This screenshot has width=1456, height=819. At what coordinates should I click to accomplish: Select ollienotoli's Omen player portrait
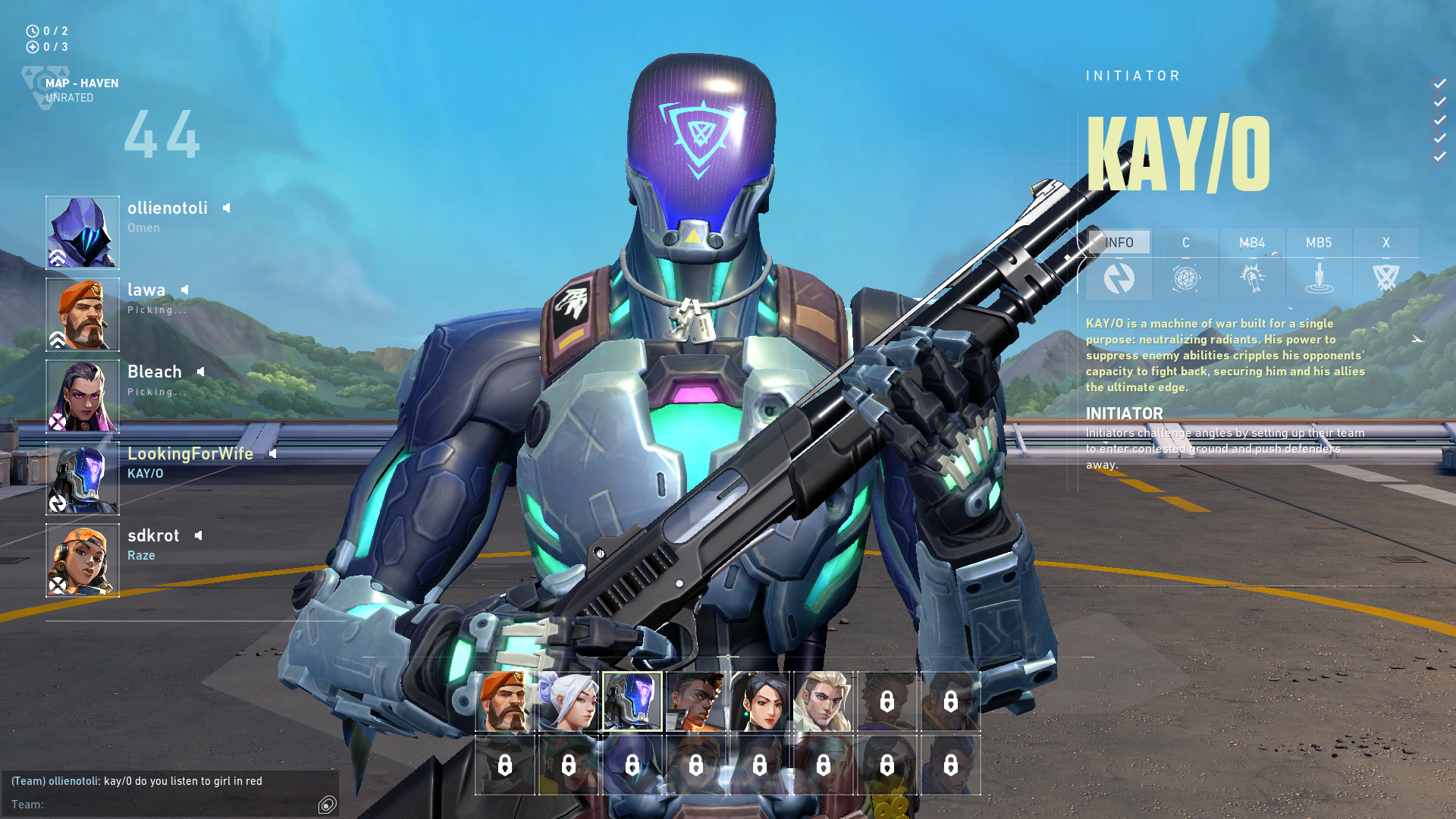click(x=83, y=233)
